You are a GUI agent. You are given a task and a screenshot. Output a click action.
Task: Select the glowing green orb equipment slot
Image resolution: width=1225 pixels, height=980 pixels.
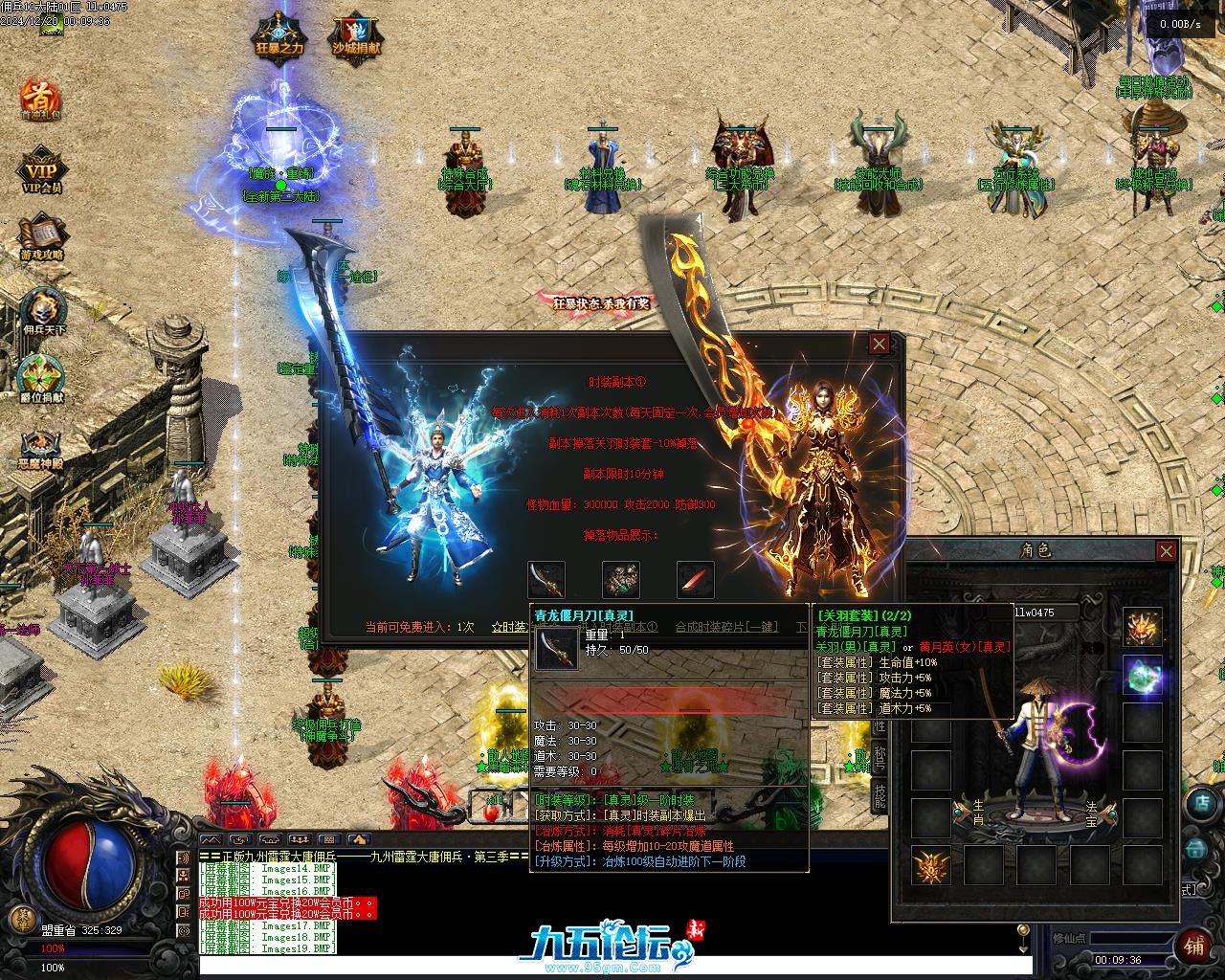pyautogui.click(x=1143, y=673)
